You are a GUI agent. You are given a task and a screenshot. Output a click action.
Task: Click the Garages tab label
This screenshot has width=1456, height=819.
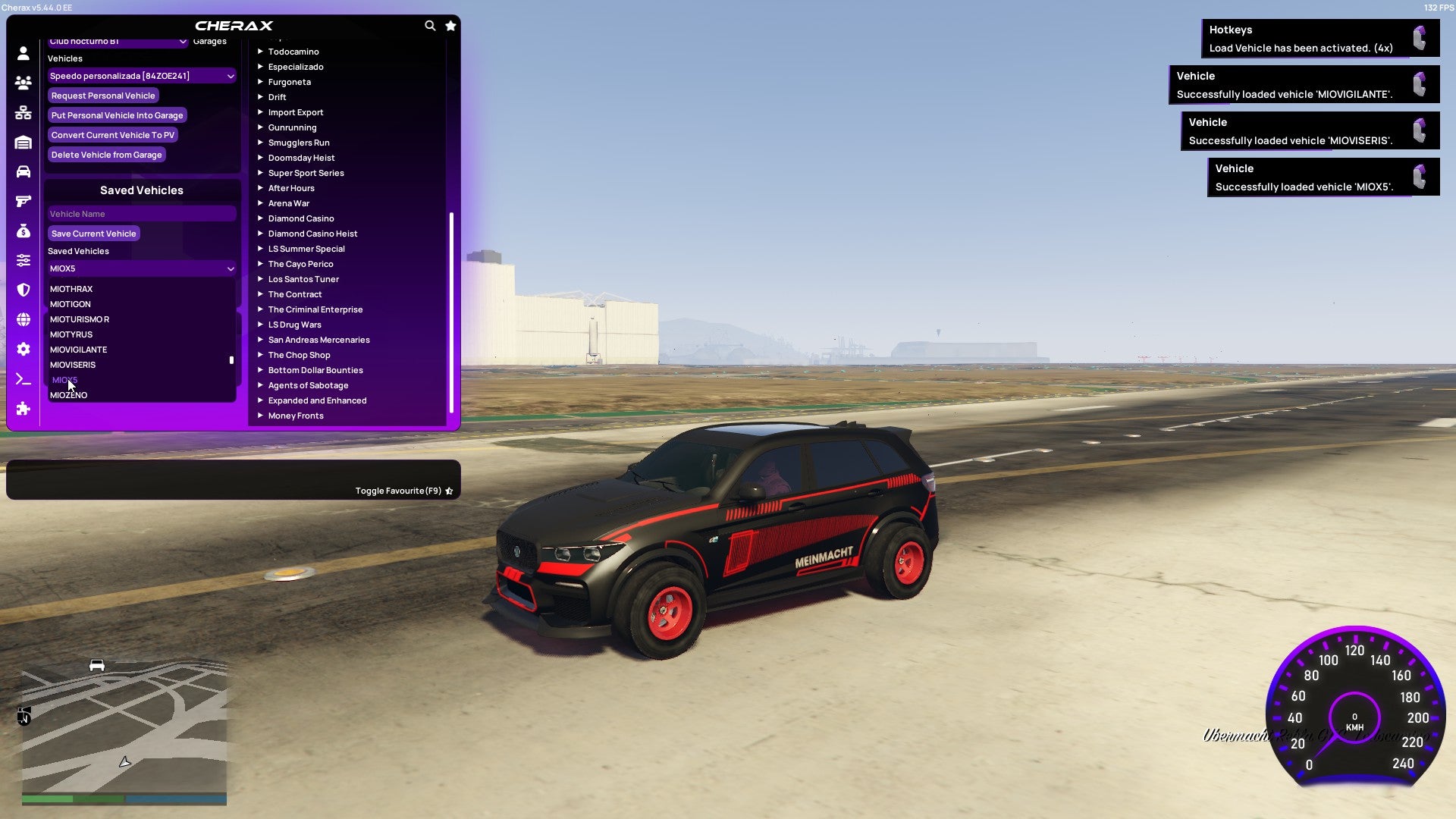(x=209, y=41)
